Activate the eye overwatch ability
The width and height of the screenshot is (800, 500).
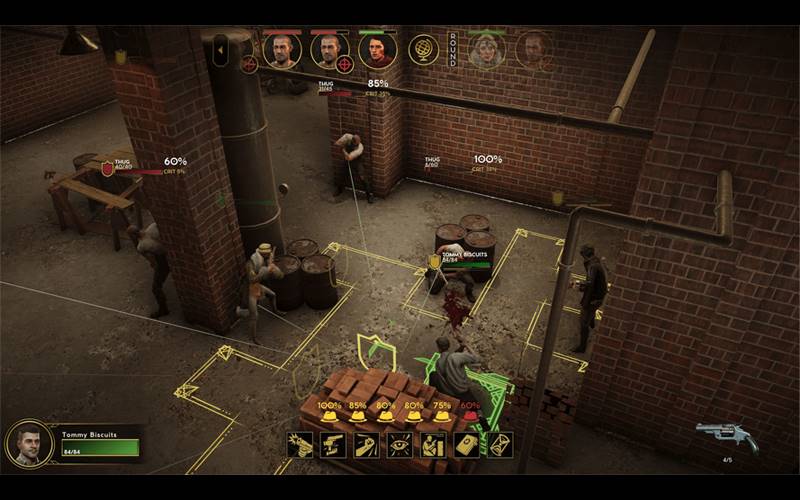point(400,445)
